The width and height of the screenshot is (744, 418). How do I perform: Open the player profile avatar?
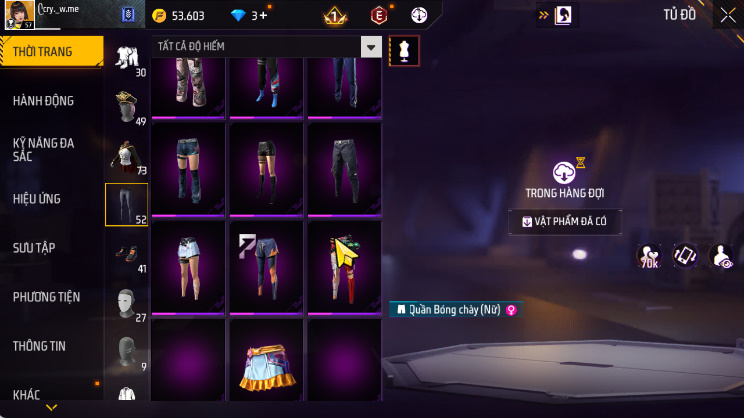17,16
